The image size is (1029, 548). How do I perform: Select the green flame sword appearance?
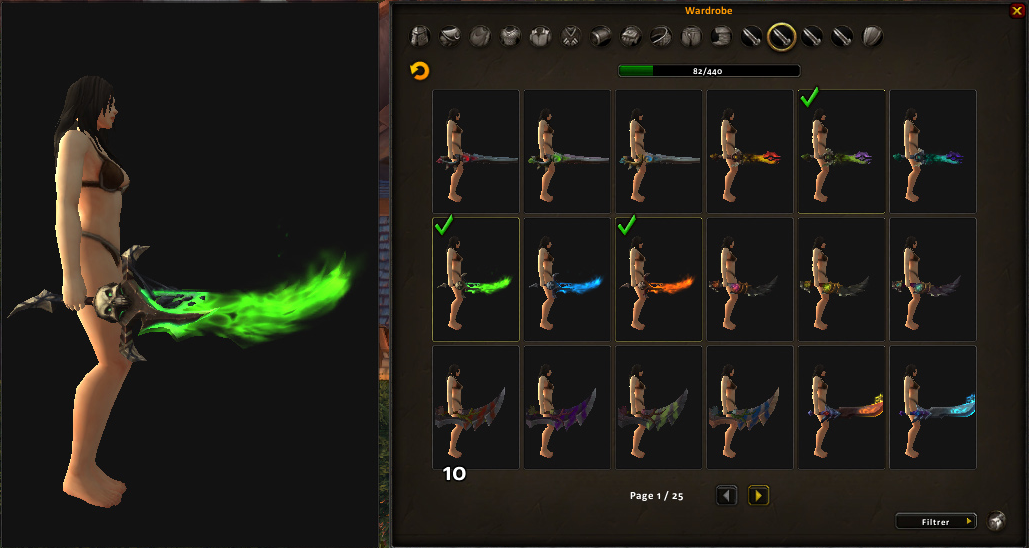476,279
